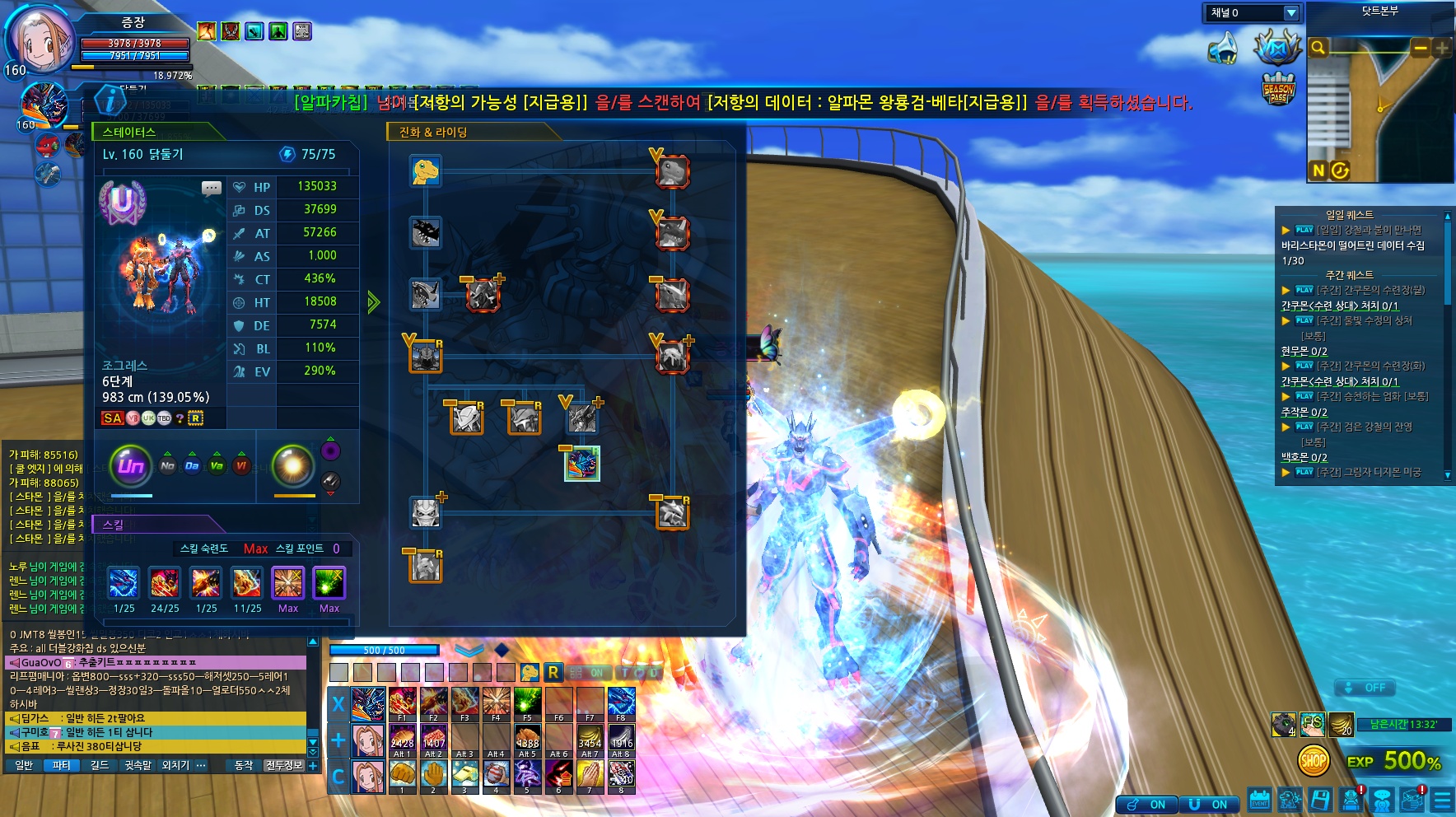The width and height of the screenshot is (1456, 817).
Task: Switch chat to the 파티 tab
Action: click(x=62, y=765)
